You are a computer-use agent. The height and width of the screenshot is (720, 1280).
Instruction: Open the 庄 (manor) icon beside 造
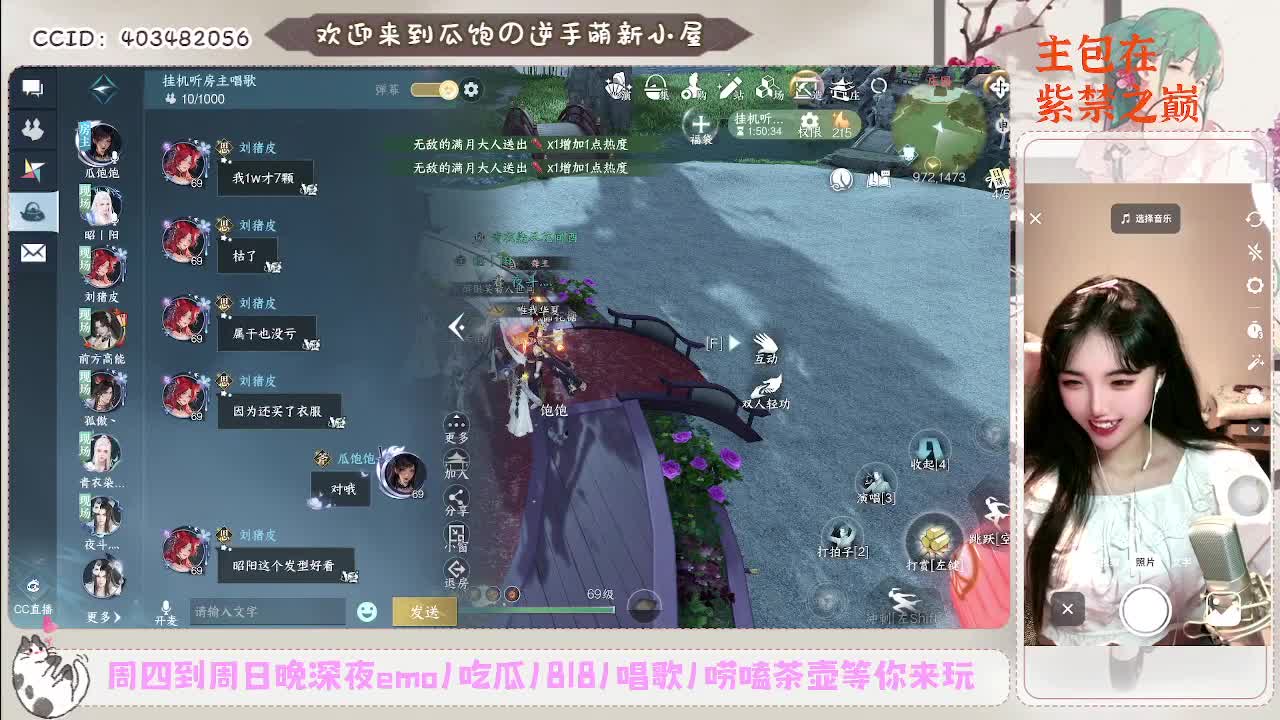(x=843, y=88)
